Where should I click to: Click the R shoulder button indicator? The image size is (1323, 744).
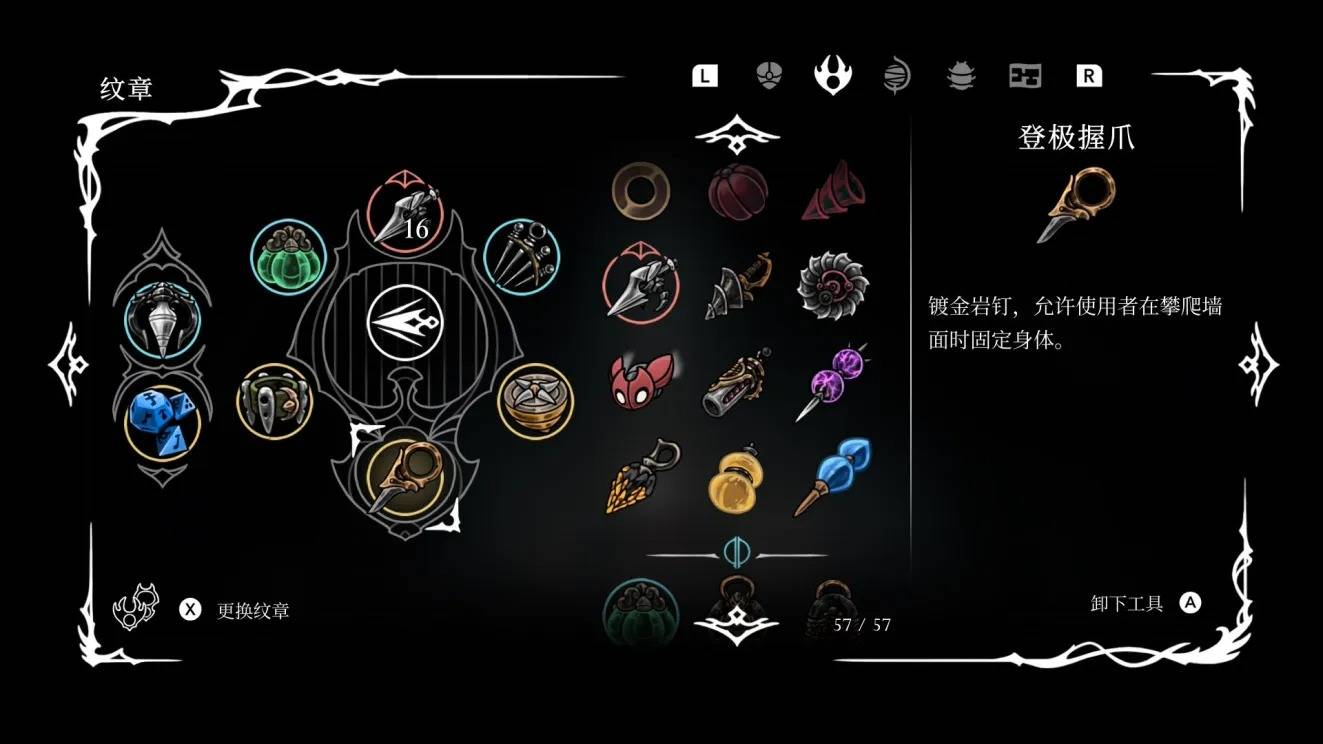tap(1090, 75)
